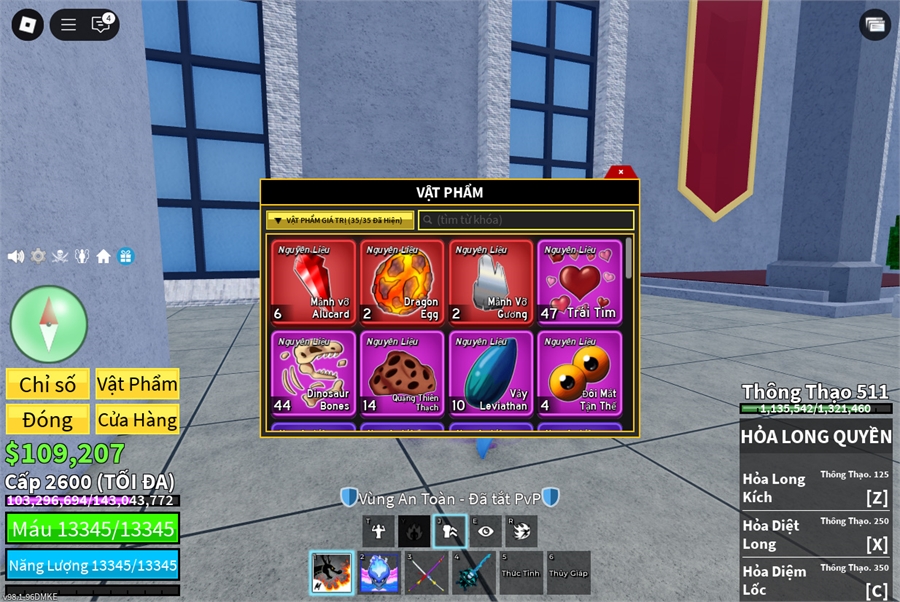Toggle the Vật Phẩm items button
Viewport: 900px width, 602px height.
pos(137,384)
